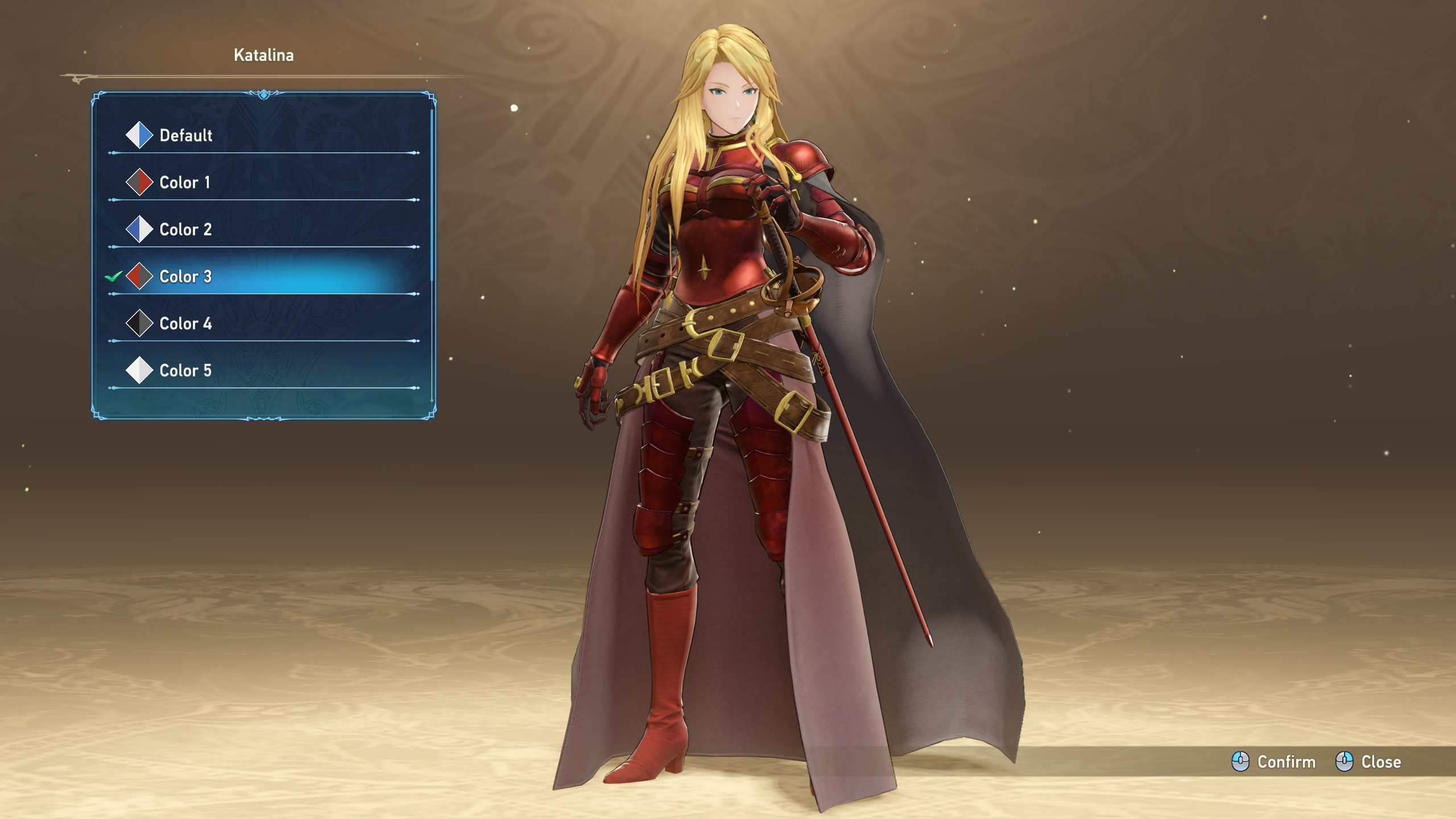Select the Default color scheme
This screenshot has width=1456, height=819.
click(x=185, y=135)
